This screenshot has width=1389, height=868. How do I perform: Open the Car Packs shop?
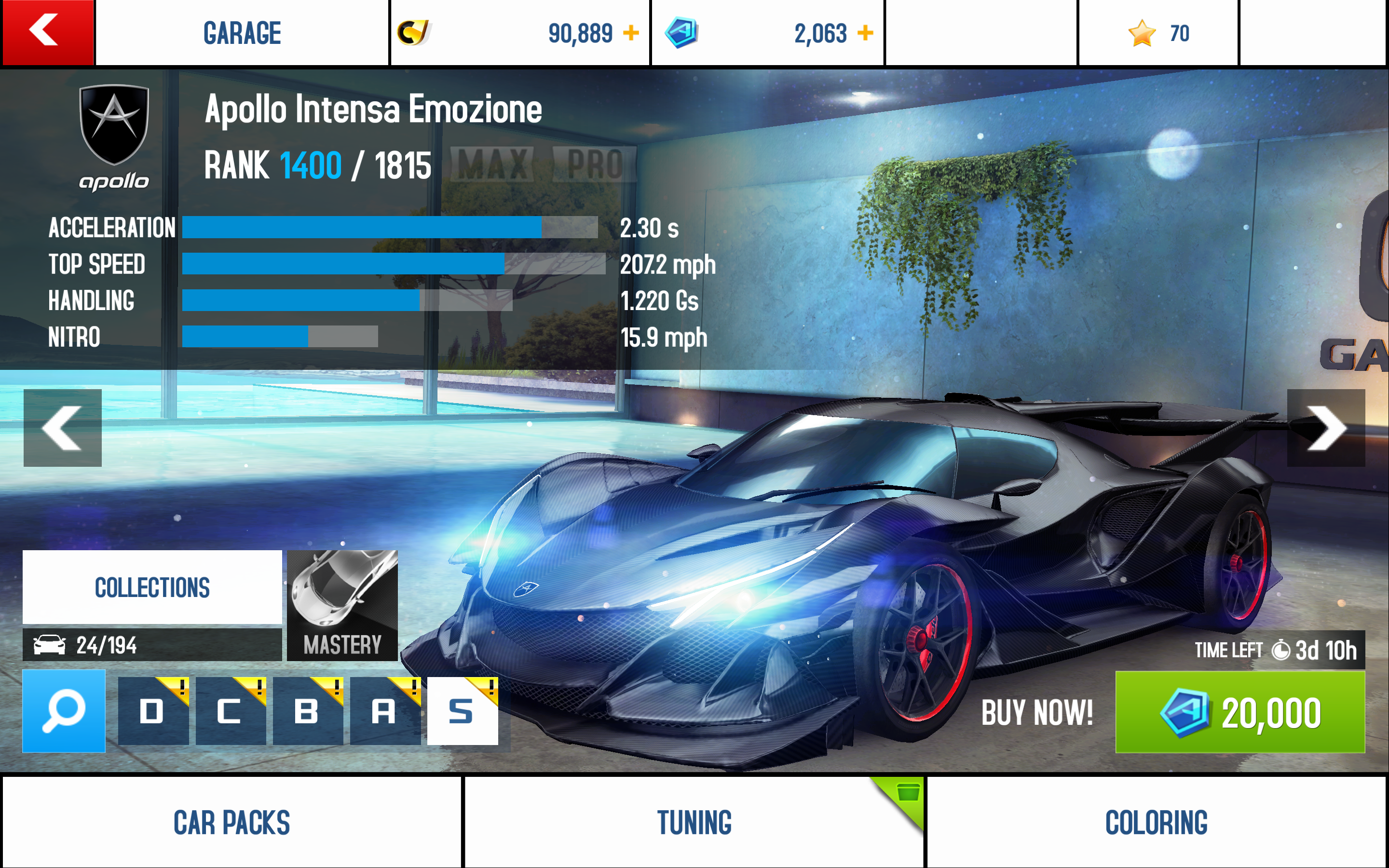tap(231, 822)
